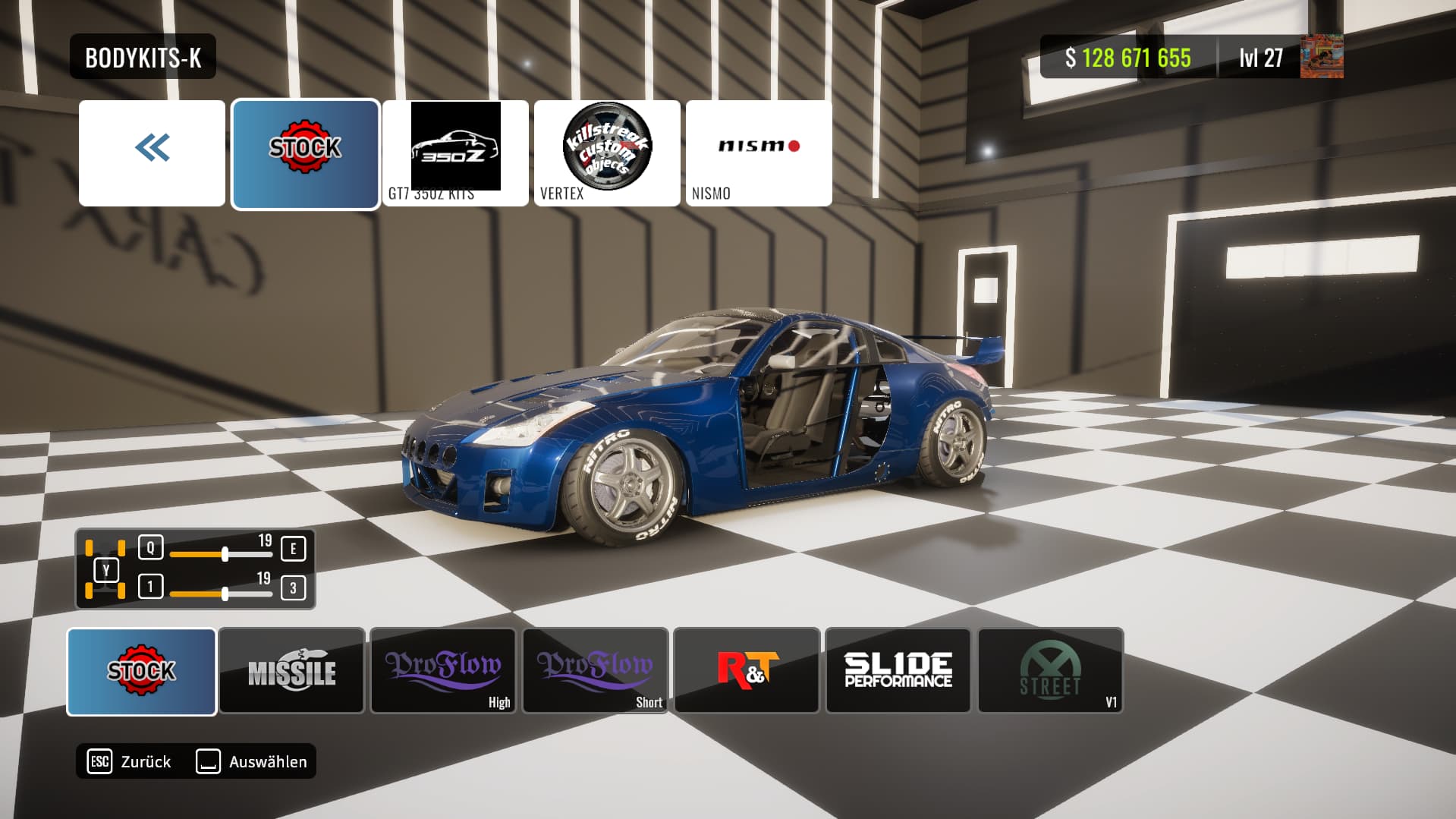Pick the ProFlow High part

point(444,672)
